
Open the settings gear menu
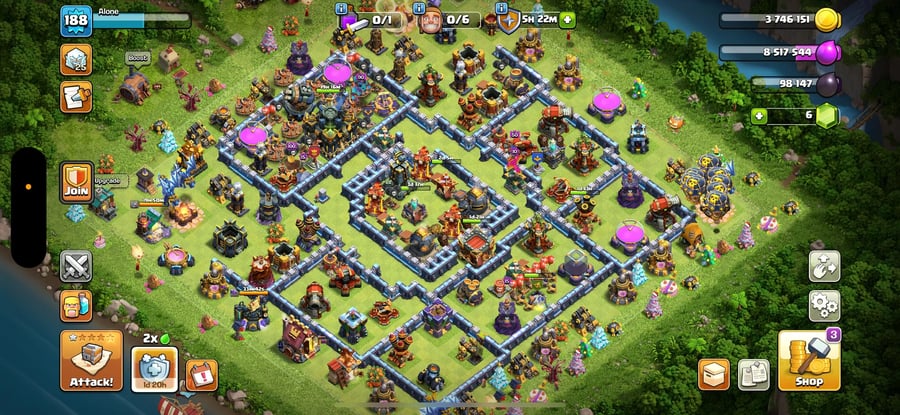[824, 303]
